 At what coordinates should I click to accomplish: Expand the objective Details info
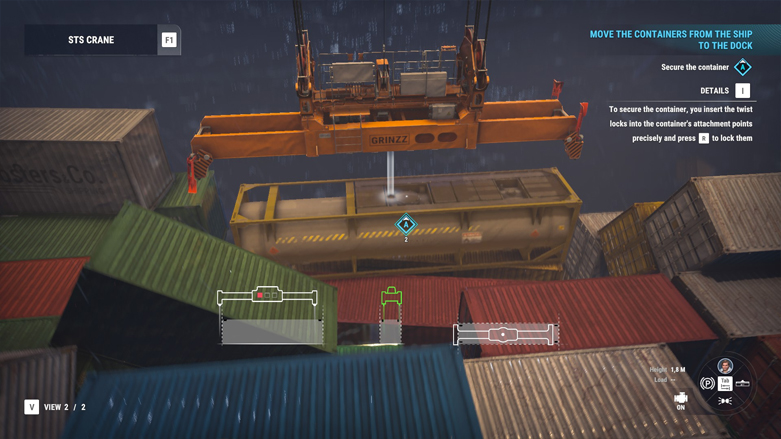pyautogui.click(x=742, y=91)
